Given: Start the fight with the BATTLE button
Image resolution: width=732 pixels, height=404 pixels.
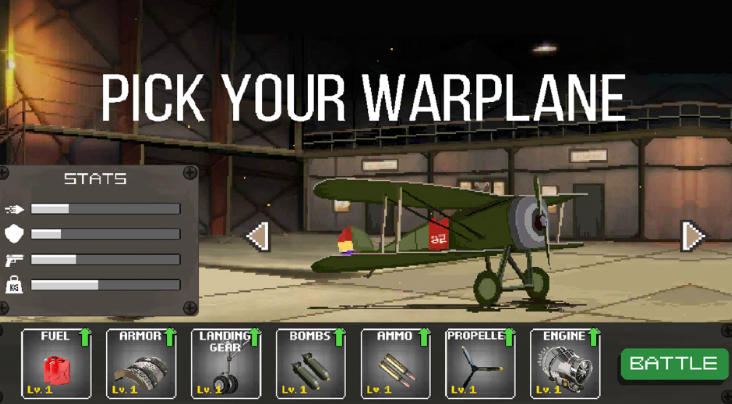Looking at the screenshot, I should (x=674, y=364).
